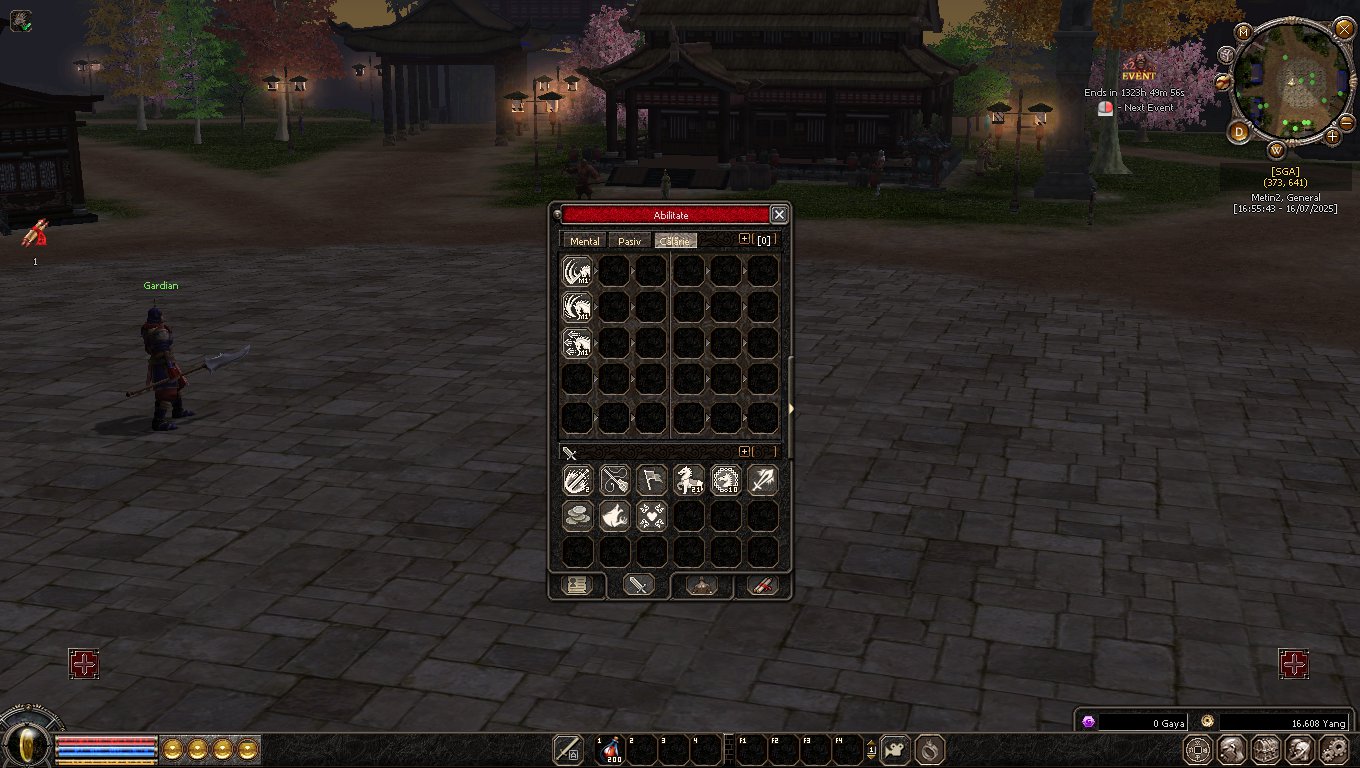Open the sword tab at window bottom
This screenshot has height=768, width=1360.
point(638,585)
